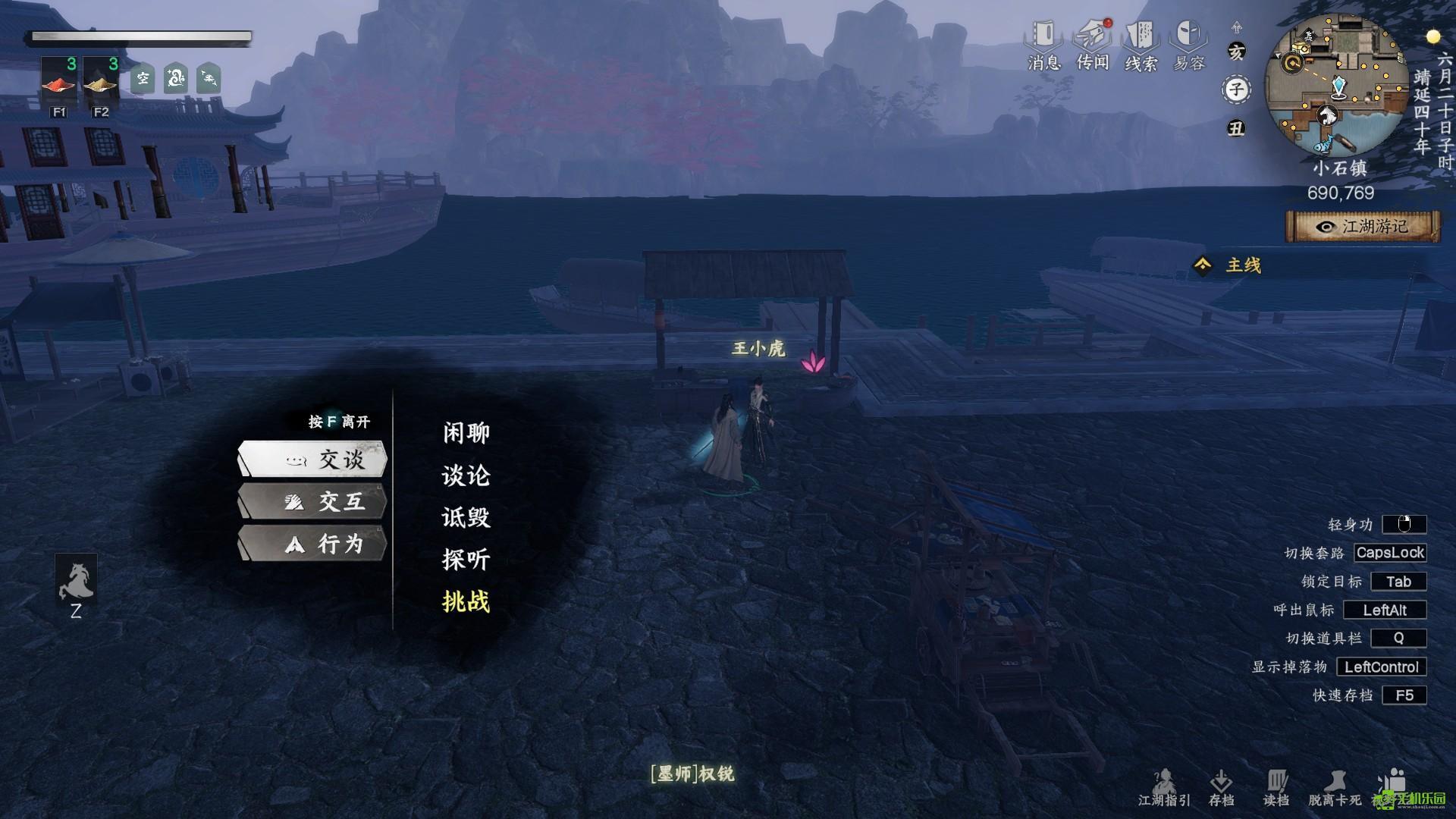Select the 交谈 (Talk) tab

pos(313,459)
